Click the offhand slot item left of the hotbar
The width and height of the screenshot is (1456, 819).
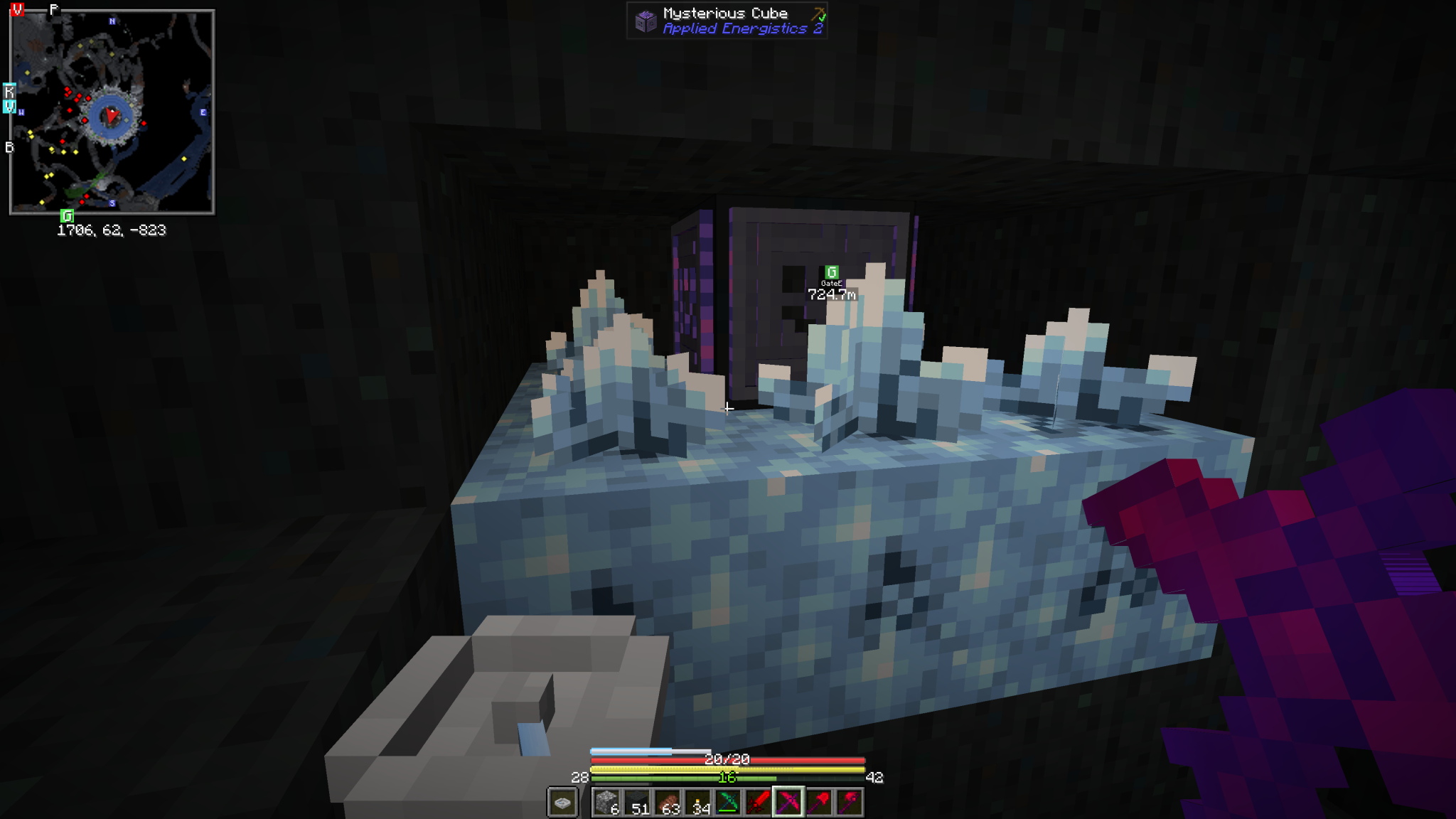pyautogui.click(x=563, y=800)
